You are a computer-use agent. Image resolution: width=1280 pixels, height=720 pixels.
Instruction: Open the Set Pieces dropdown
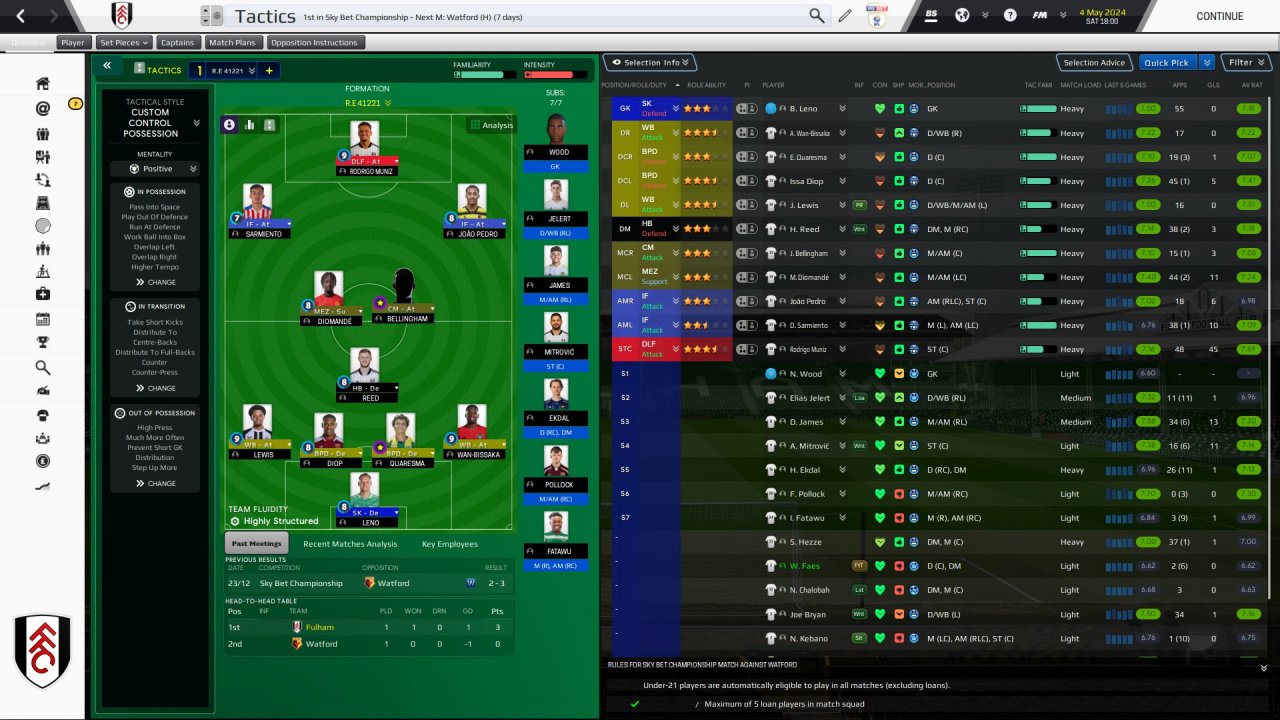coord(124,43)
